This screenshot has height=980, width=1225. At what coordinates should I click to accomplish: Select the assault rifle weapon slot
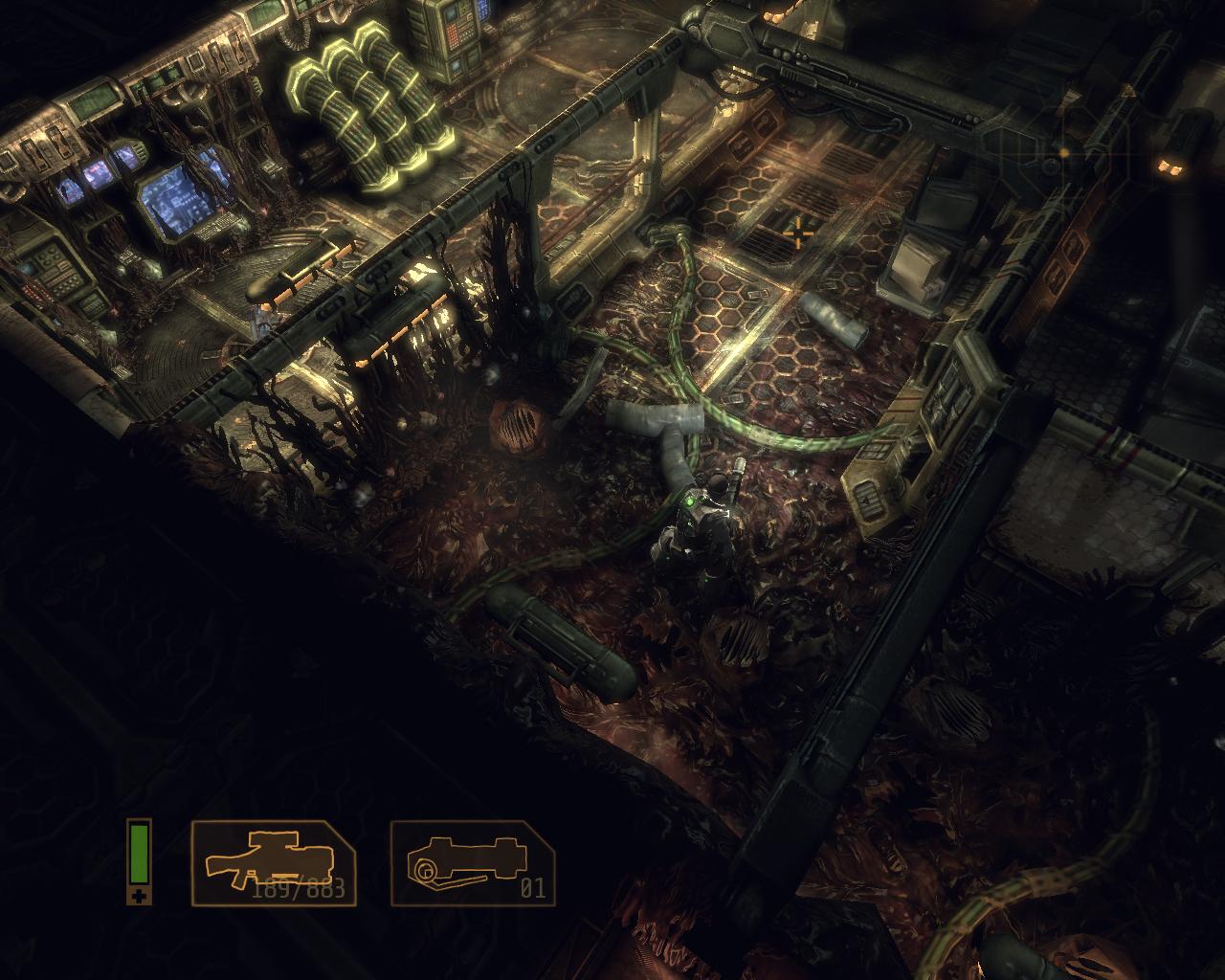pyautogui.click(x=274, y=862)
